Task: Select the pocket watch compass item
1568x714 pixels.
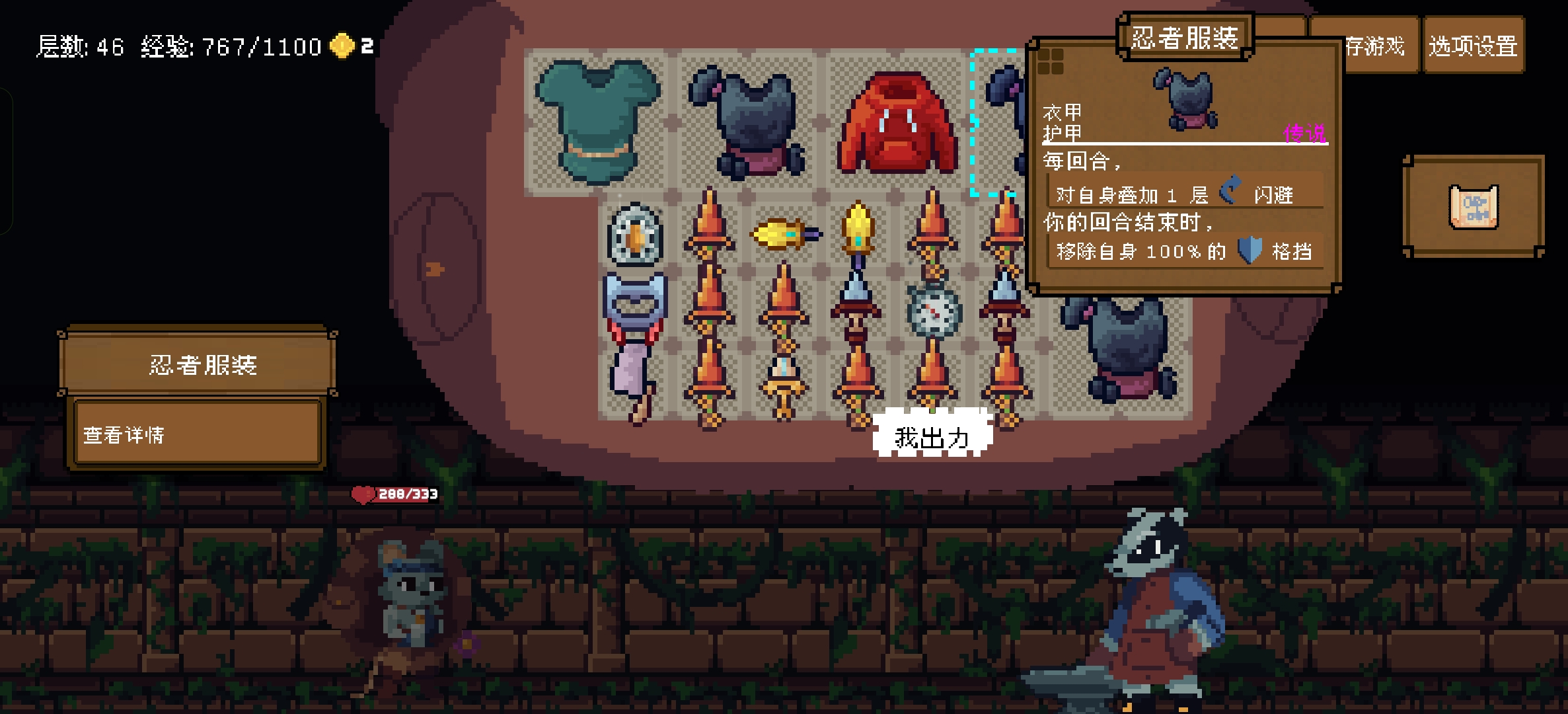Action: coord(933,311)
